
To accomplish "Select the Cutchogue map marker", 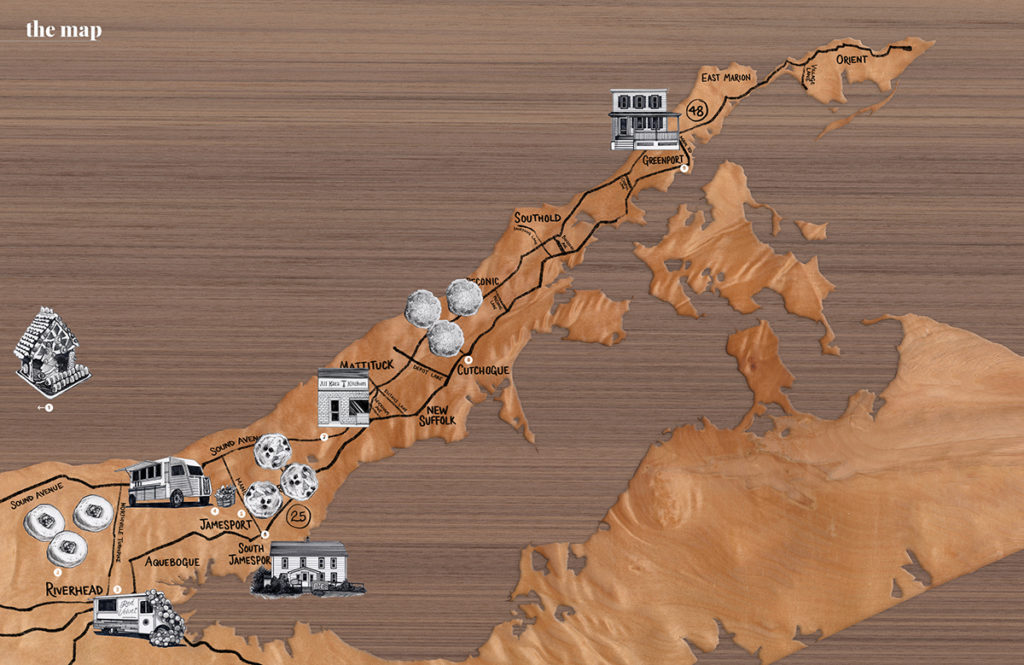I will point(468,360).
